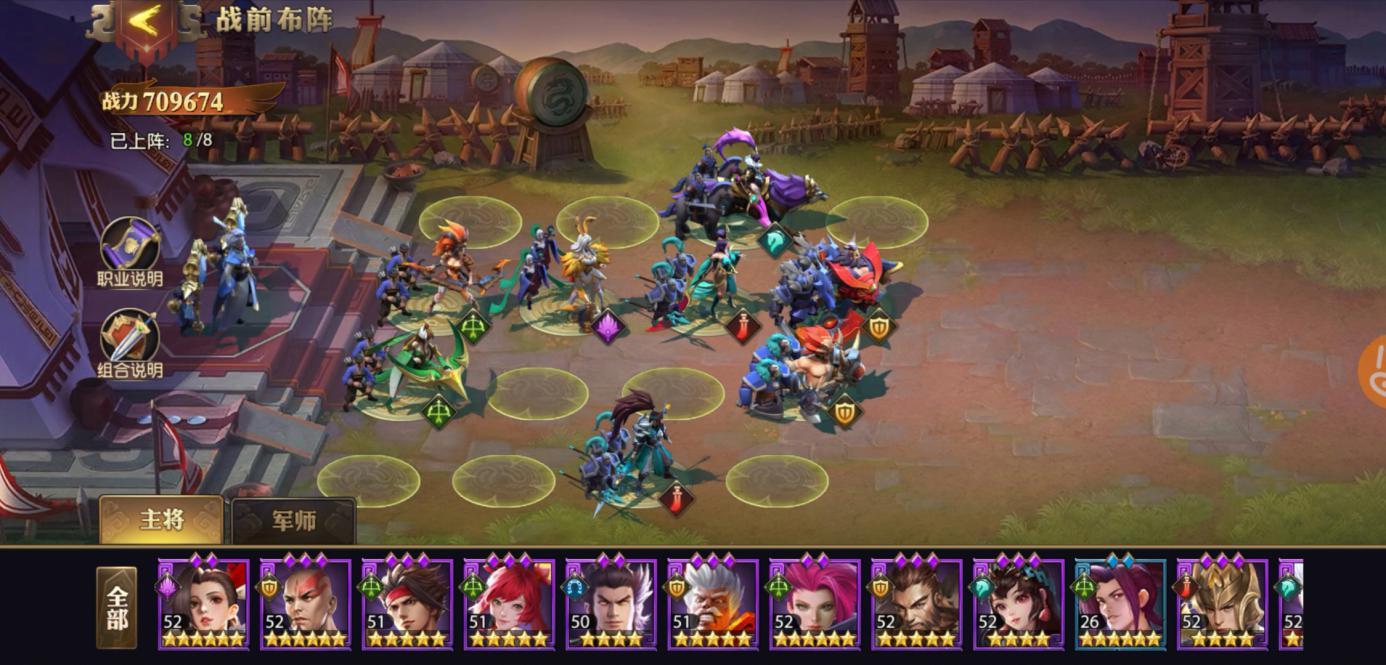Choose the bald hero with red face paint
1386x665 pixels.
(306, 604)
